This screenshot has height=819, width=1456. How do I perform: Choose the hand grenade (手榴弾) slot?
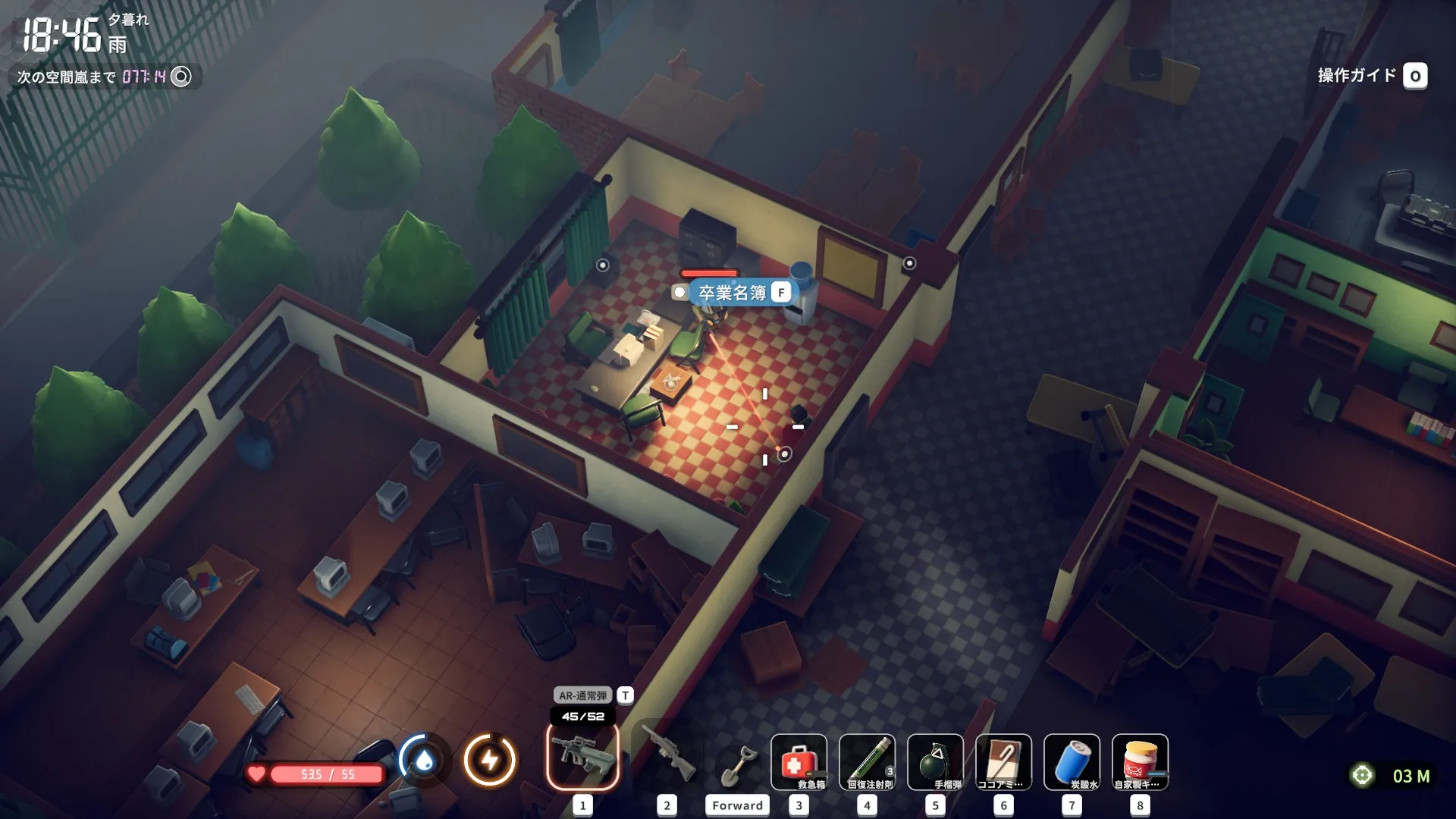935,761
